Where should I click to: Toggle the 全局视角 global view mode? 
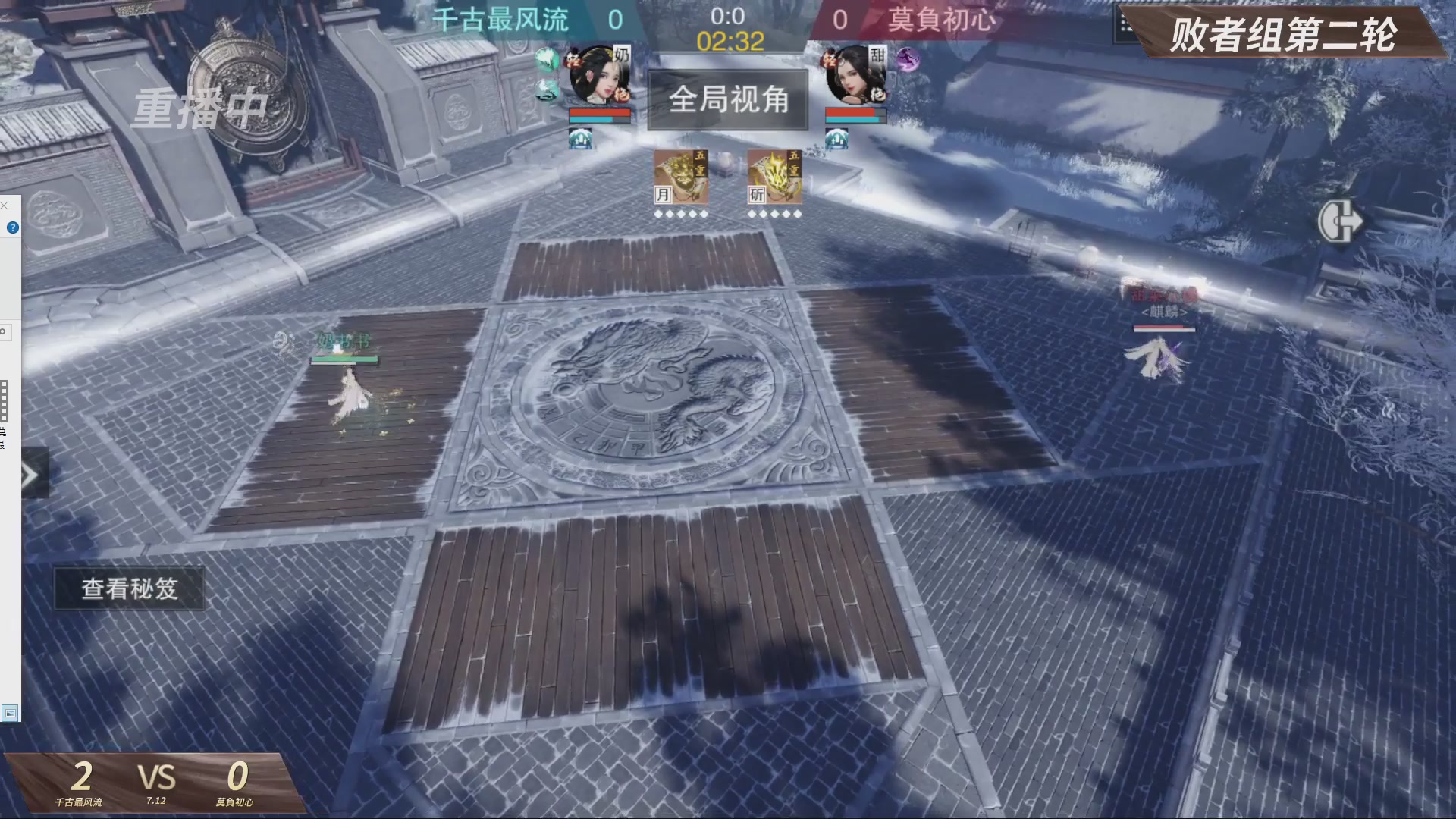[728, 101]
